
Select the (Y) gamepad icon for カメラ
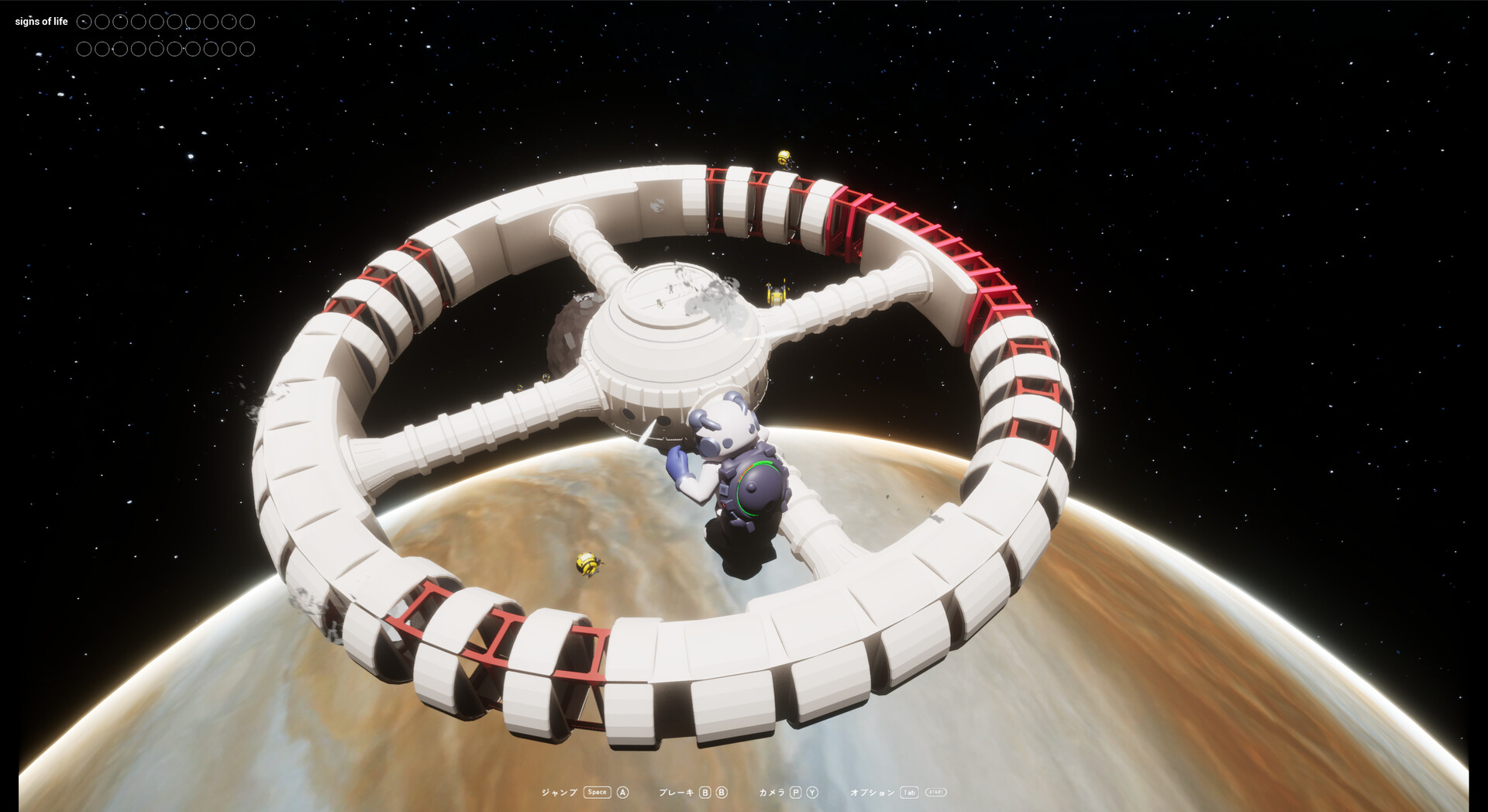pos(811,792)
